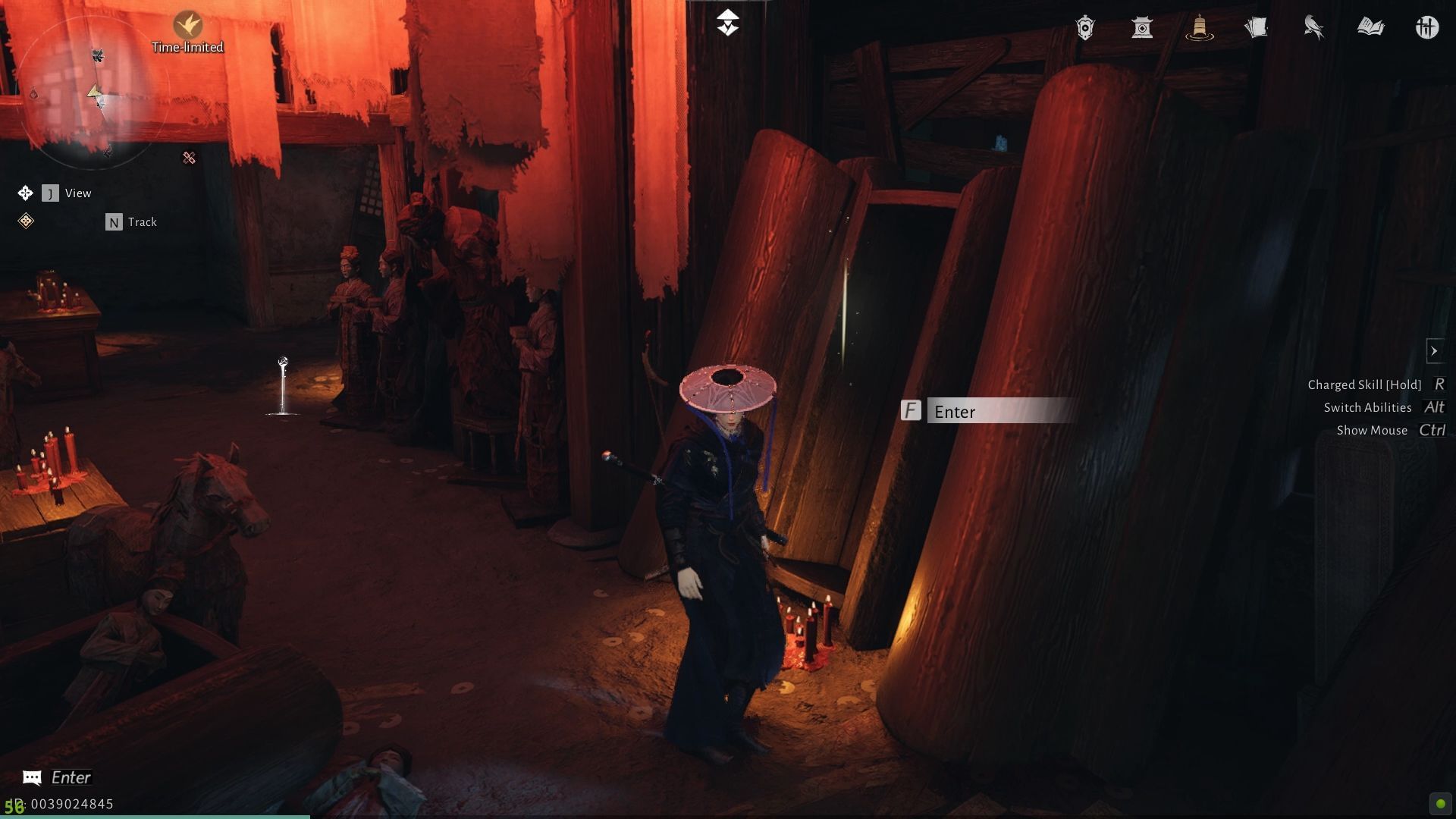This screenshot has width=1456, height=819.
Task: Open the bell offering menu
Action: [x=1200, y=27]
